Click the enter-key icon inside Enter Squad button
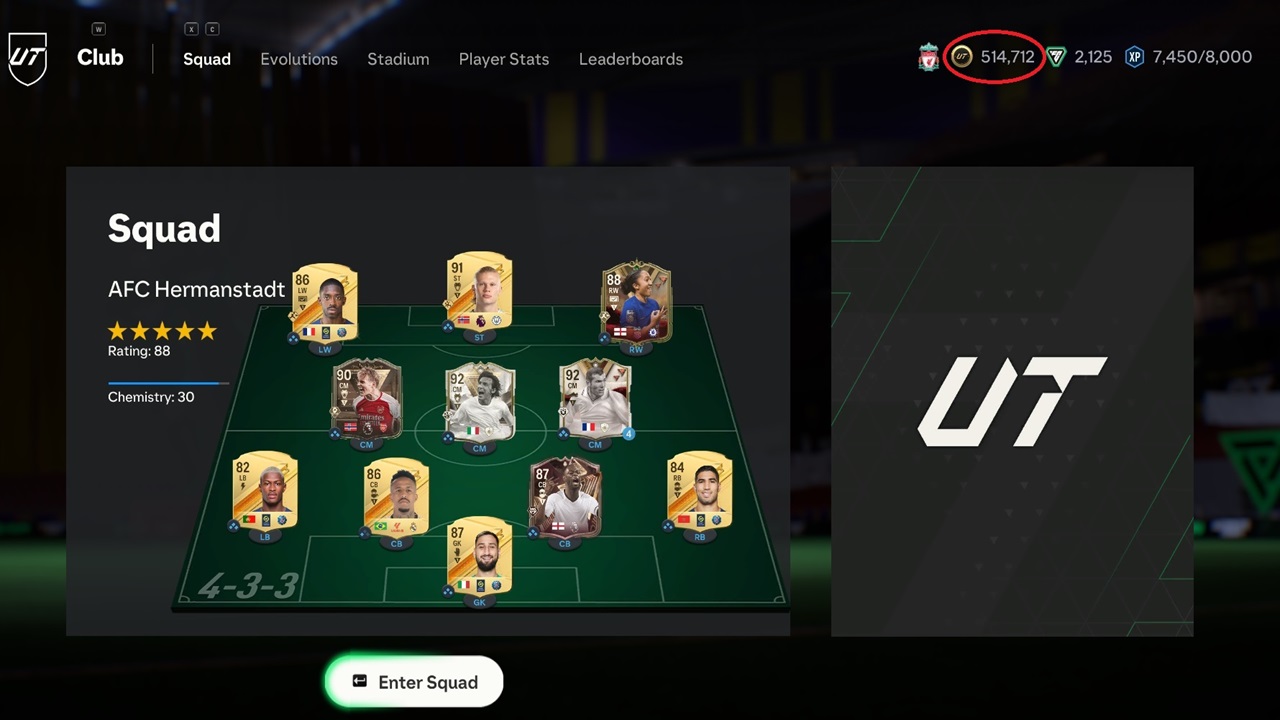1280x720 pixels. pos(360,682)
